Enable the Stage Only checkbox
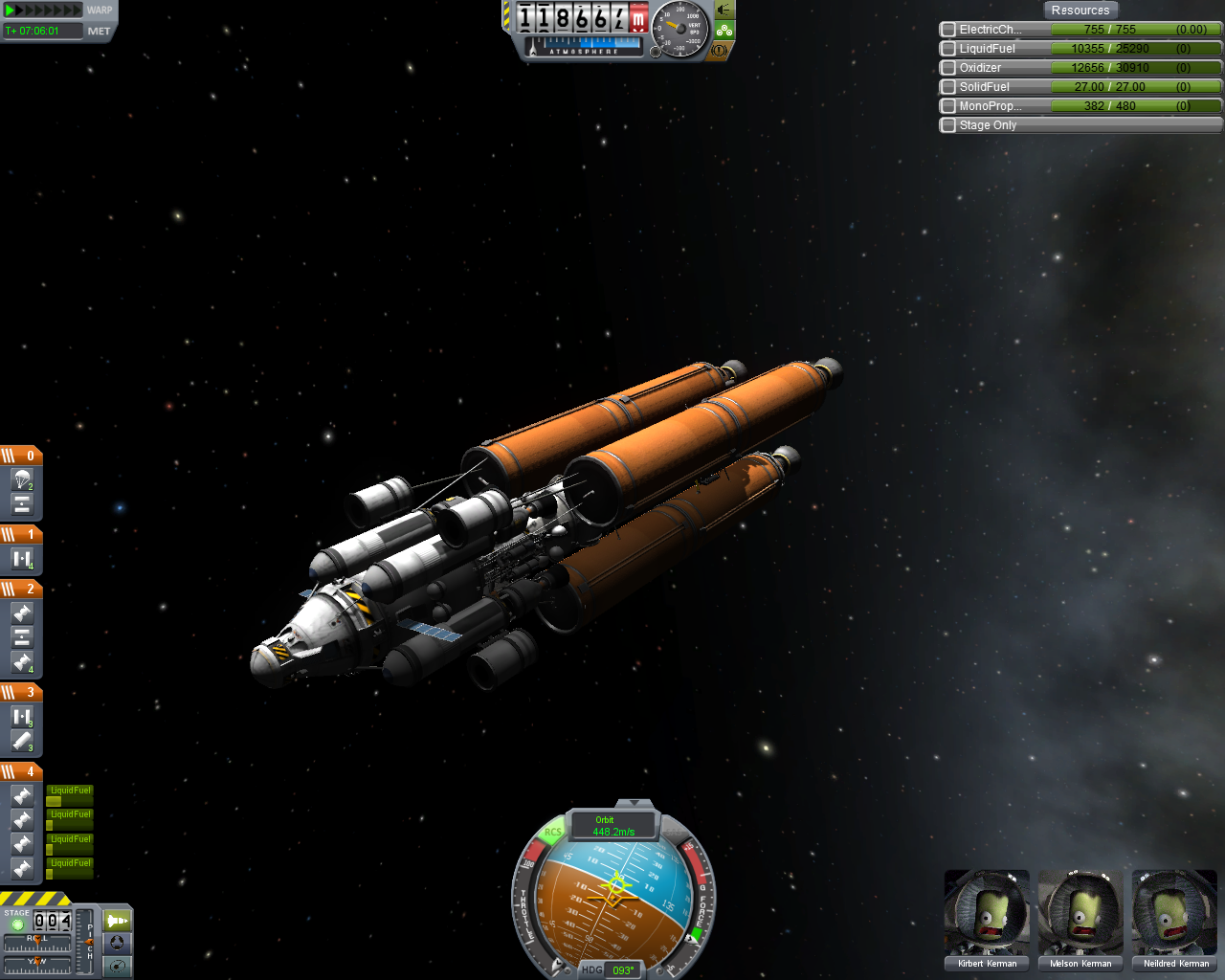Viewport: 1225px width, 980px height. (948, 125)
